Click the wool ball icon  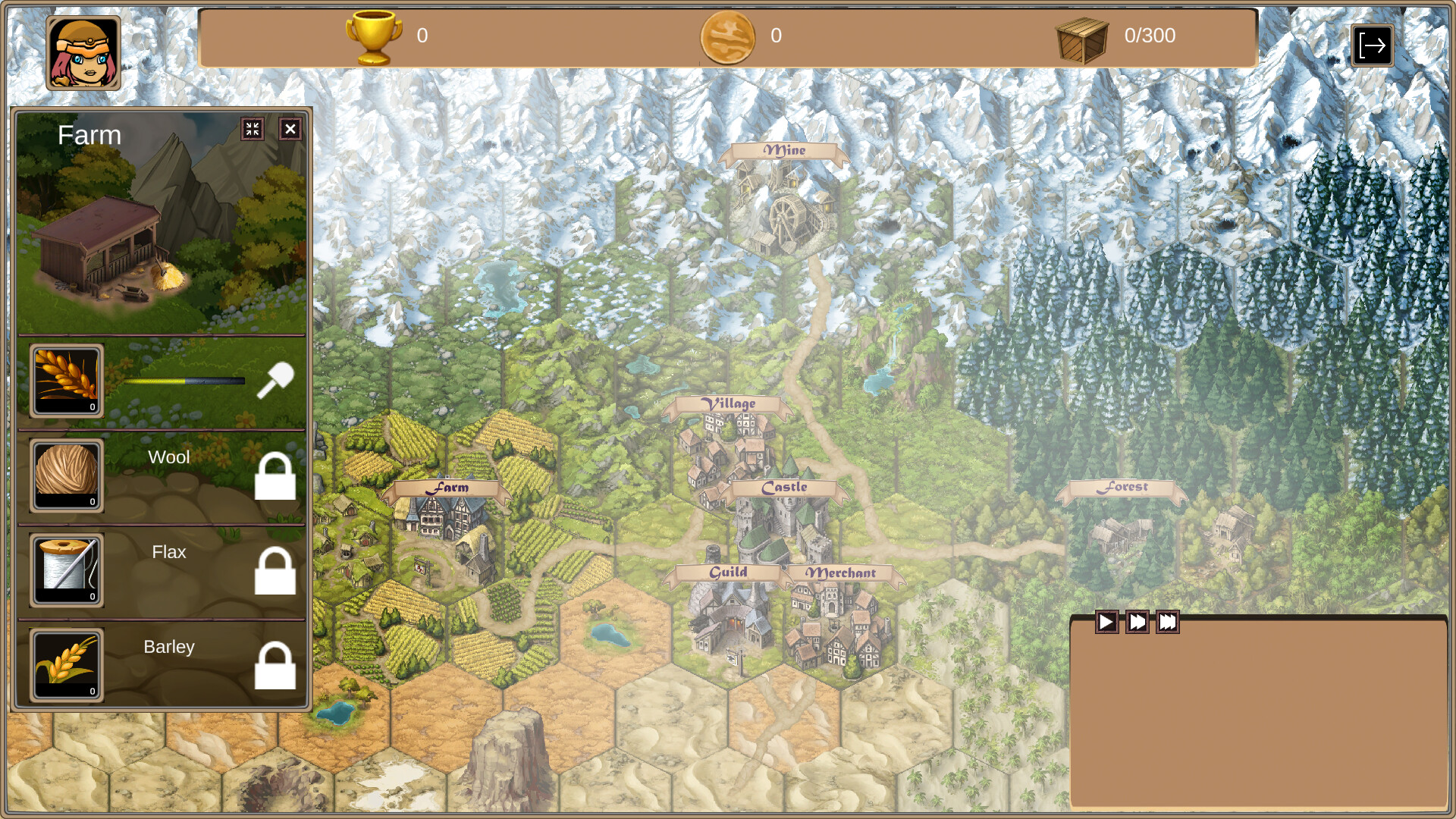[66, 475]
